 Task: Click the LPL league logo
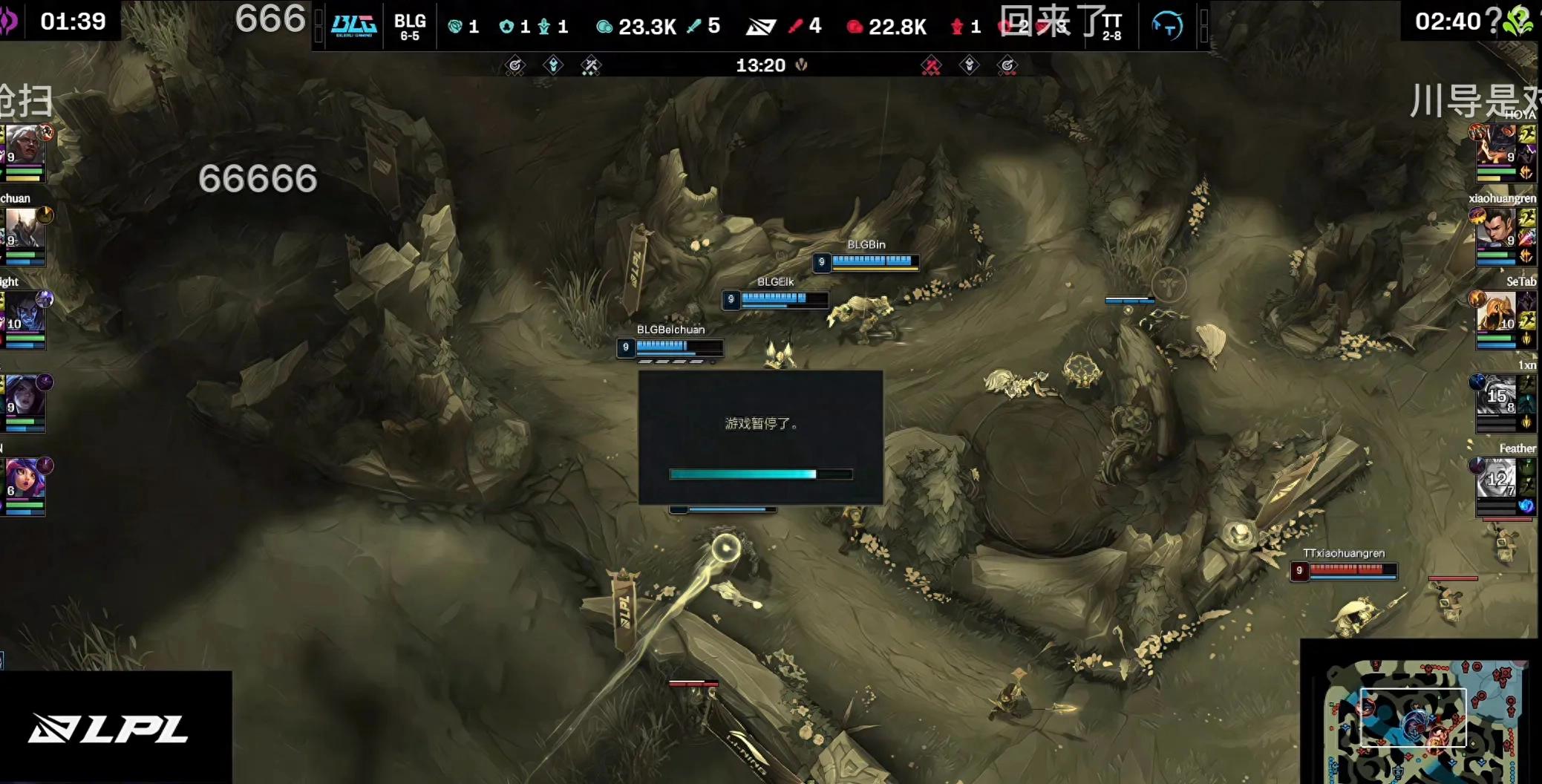(x=108, y=728)
